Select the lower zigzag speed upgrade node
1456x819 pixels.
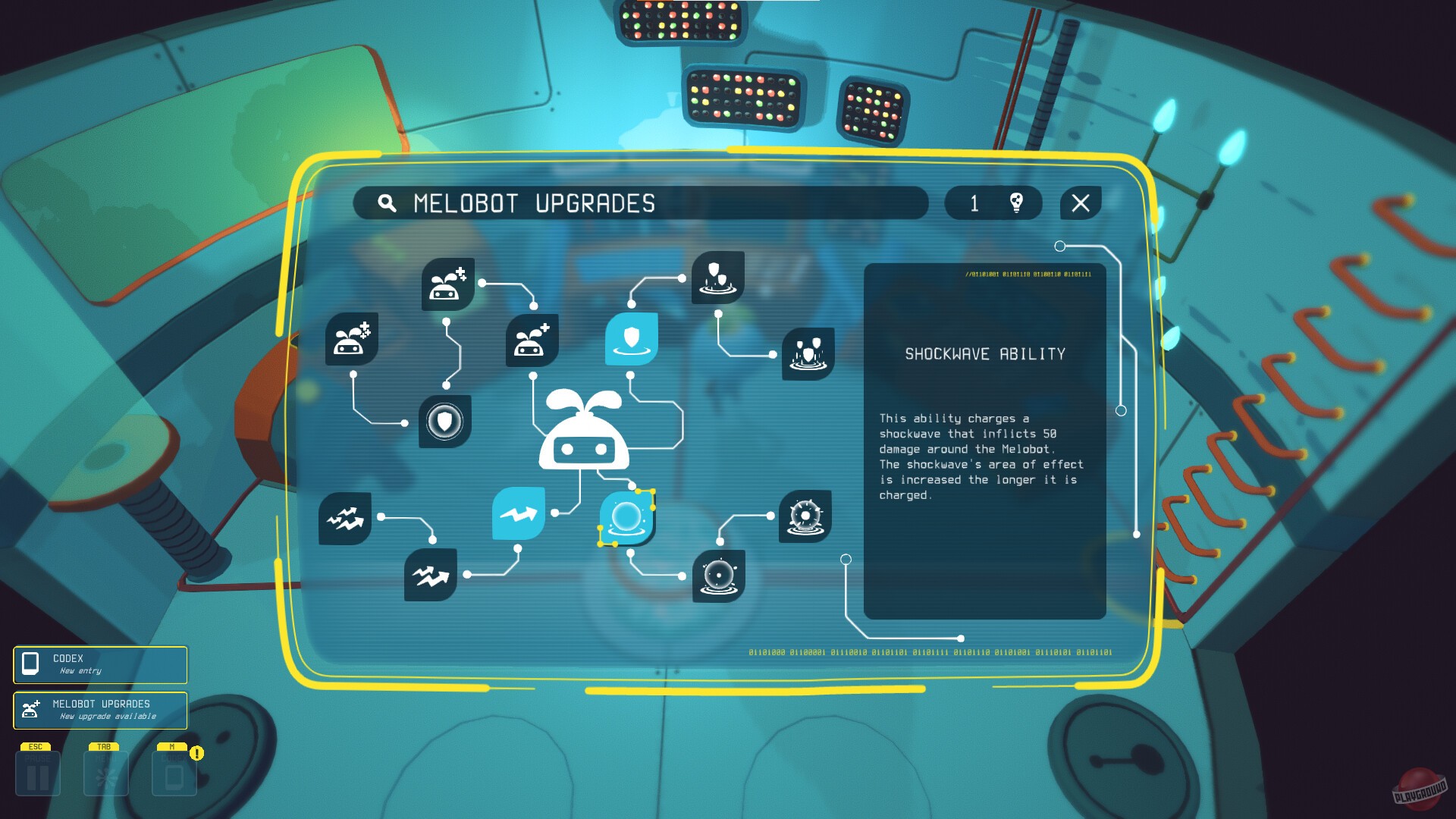tap(431, 576)
